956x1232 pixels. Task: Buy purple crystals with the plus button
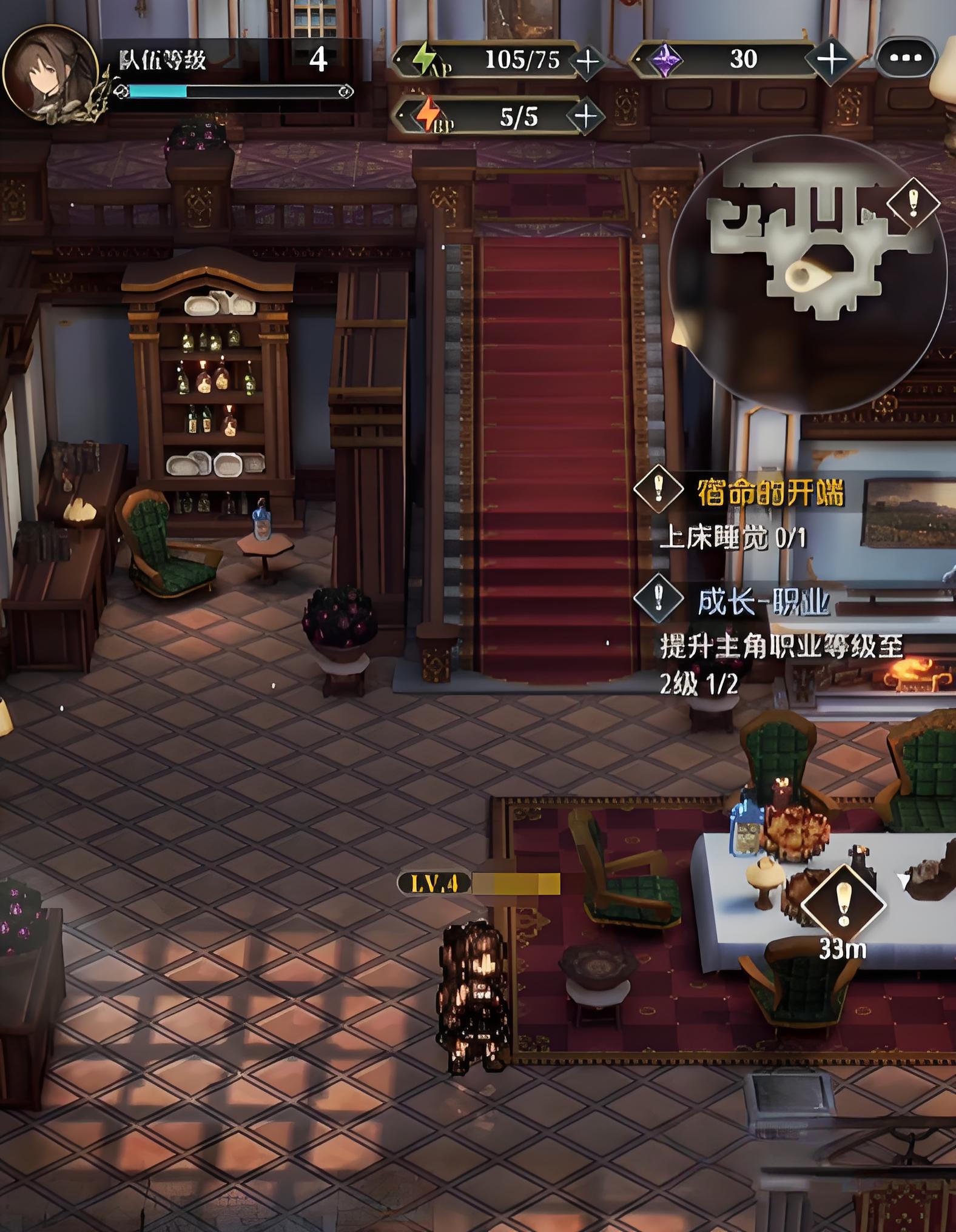coord(831,59)
